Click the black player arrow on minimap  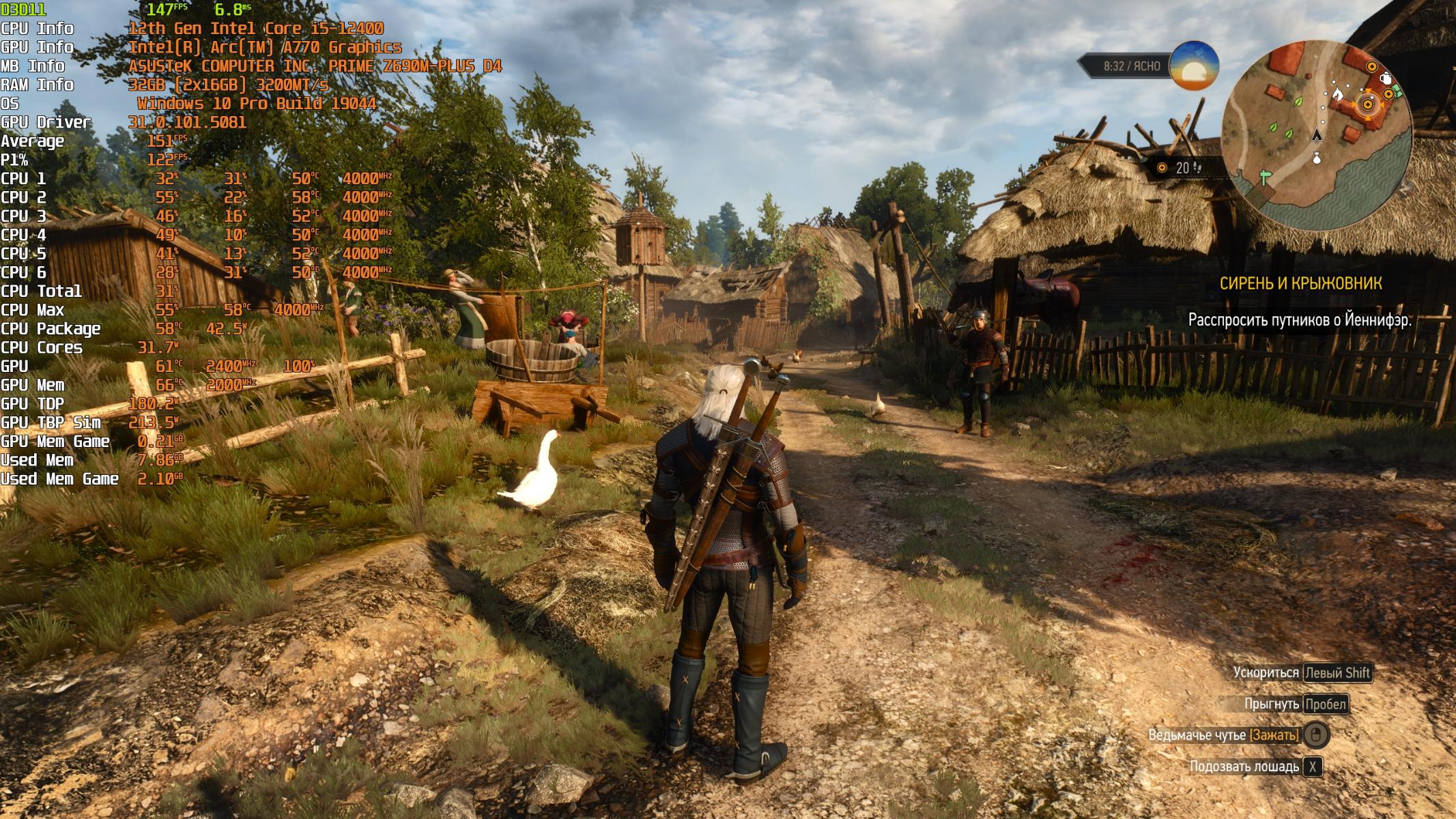1317,135
